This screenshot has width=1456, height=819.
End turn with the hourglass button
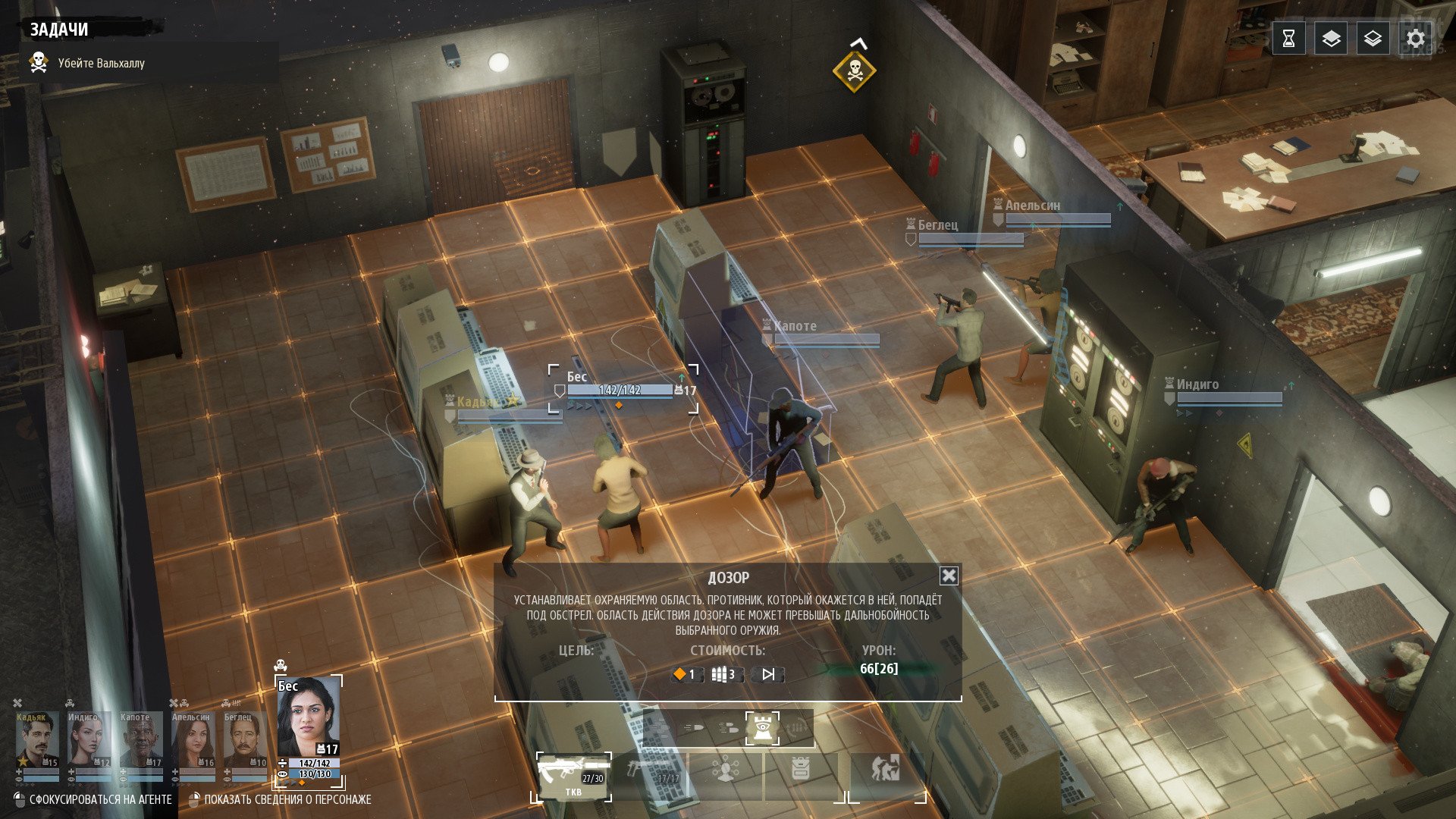pyautogui.click(x=1288, y=39)
